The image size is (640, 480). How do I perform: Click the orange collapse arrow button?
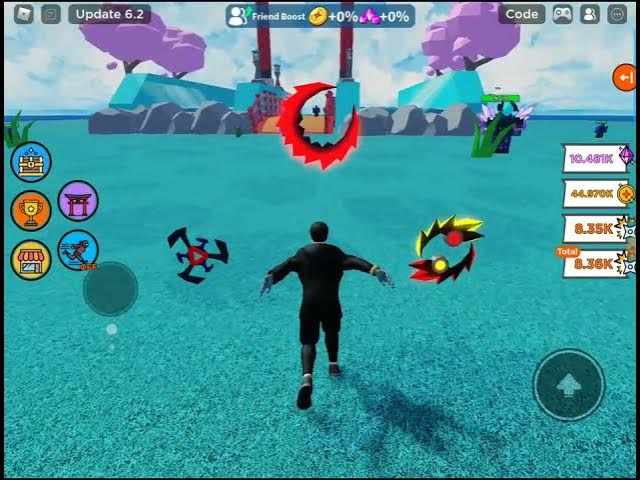coord(625,77)
